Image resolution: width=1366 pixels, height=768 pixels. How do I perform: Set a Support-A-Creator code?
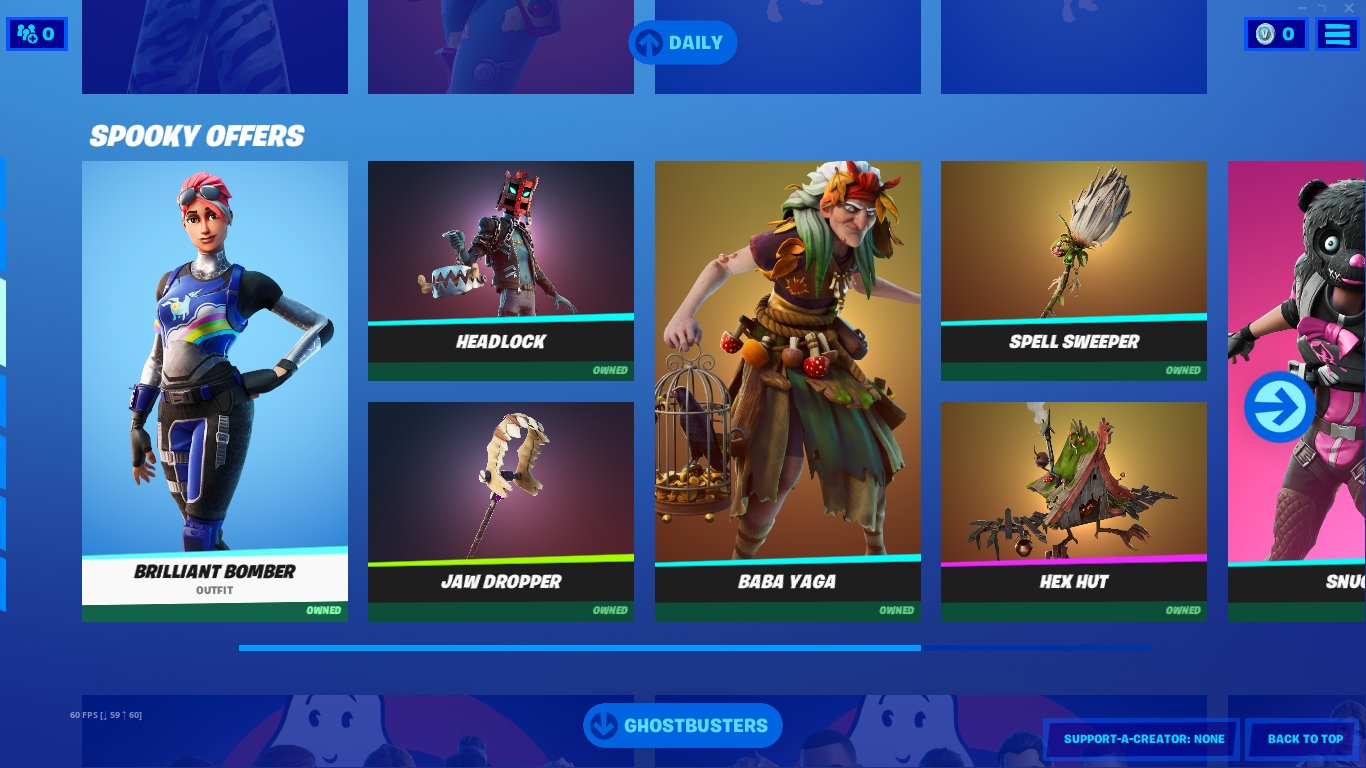pos(1142,739)
